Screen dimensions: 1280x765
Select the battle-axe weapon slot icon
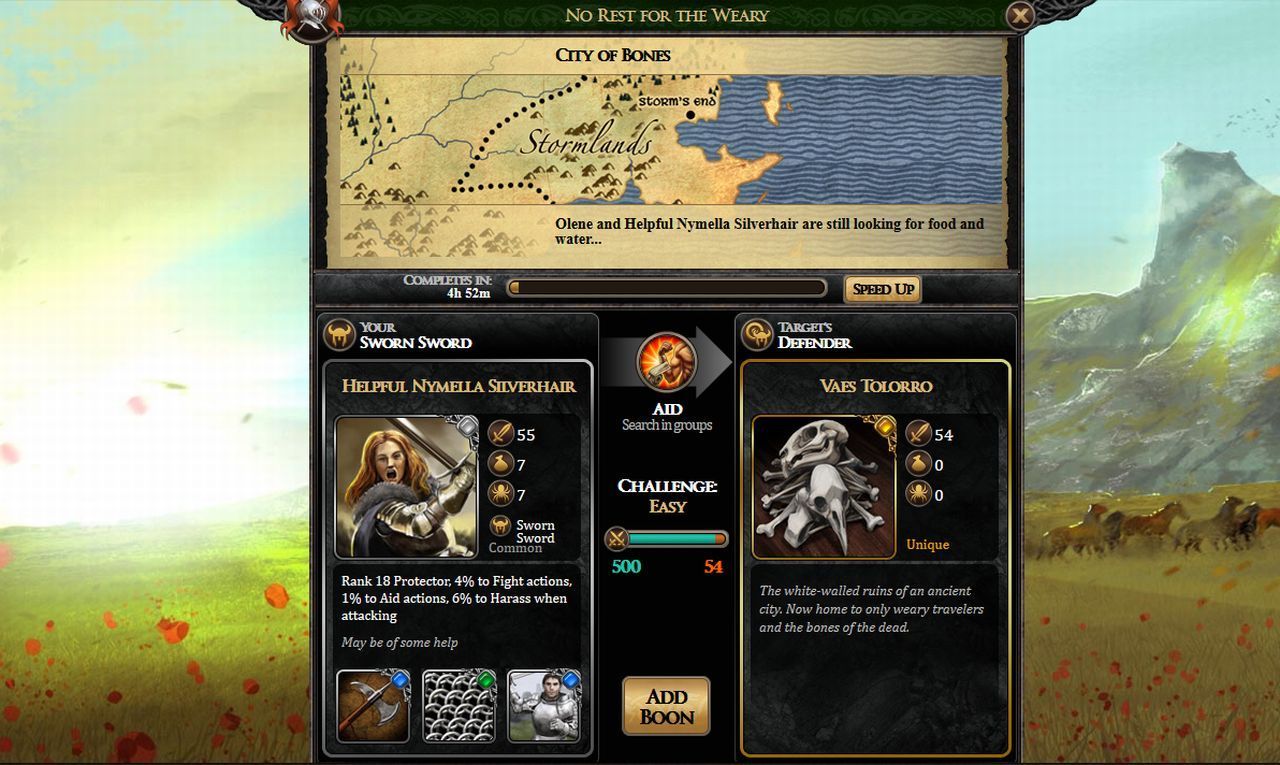click(373, 705)
